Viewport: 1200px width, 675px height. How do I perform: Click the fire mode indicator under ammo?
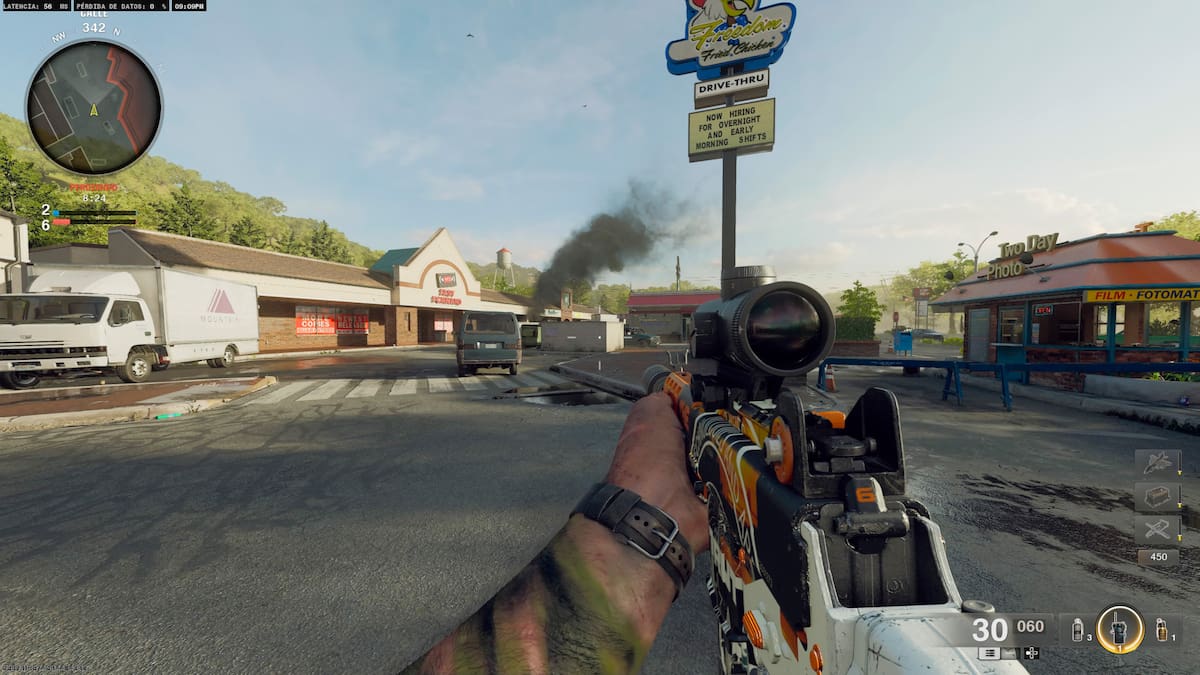[988, 653]
